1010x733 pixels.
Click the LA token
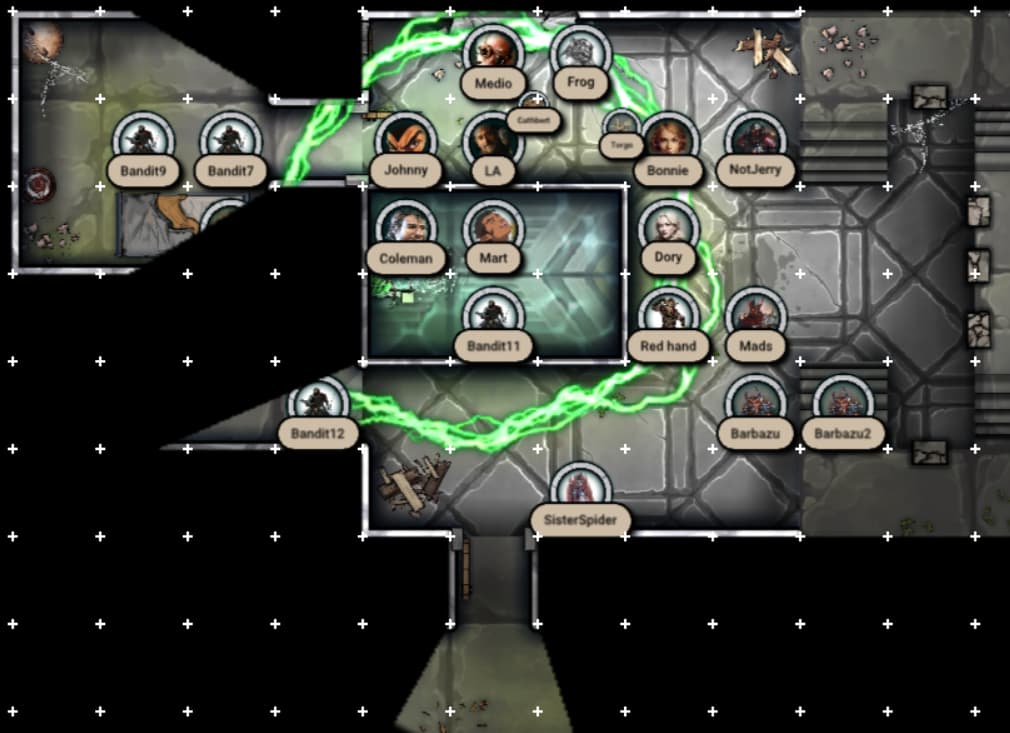(x=492, y=140)
